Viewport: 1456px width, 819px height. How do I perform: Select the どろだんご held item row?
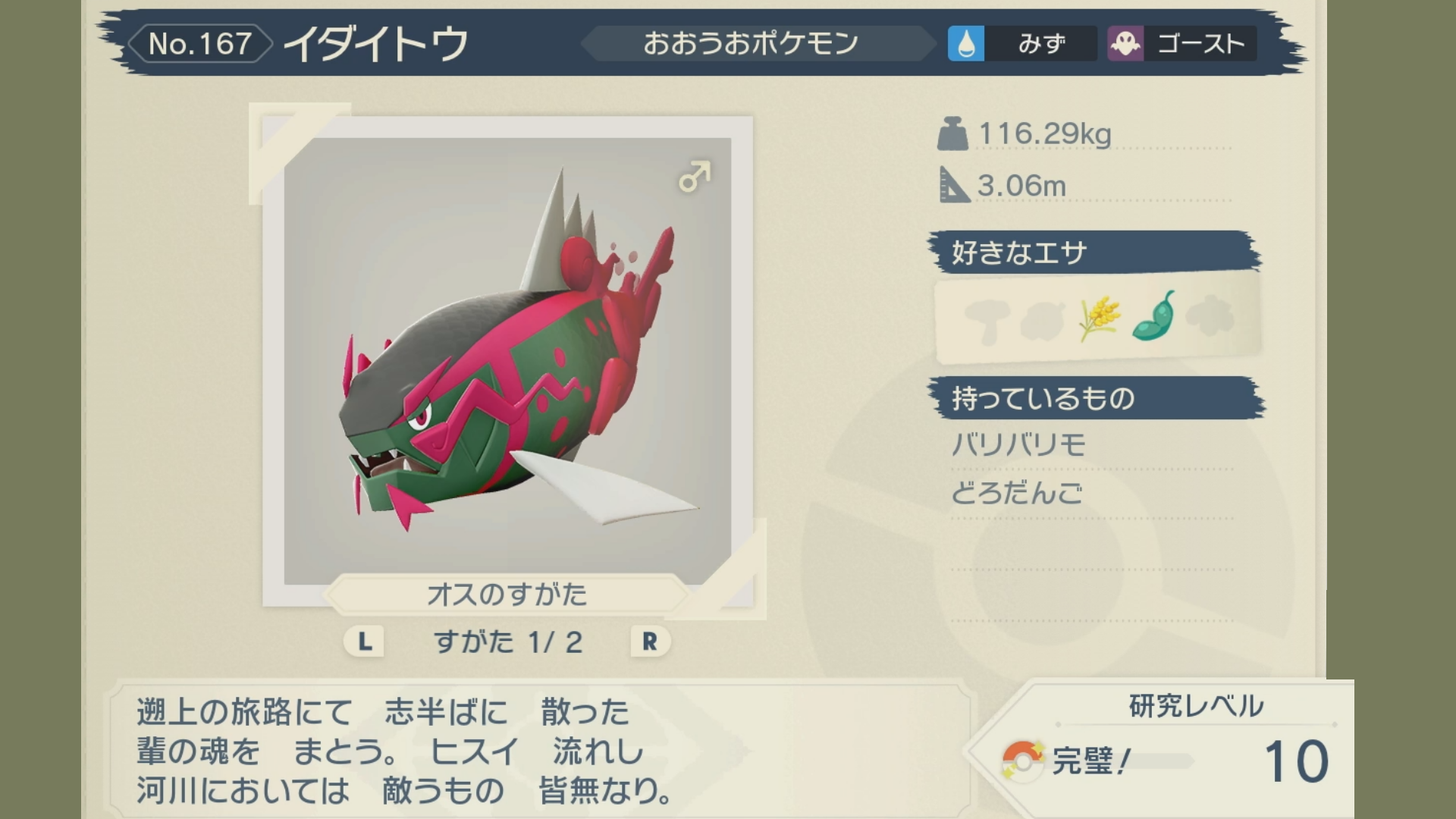click(1016, 494)
